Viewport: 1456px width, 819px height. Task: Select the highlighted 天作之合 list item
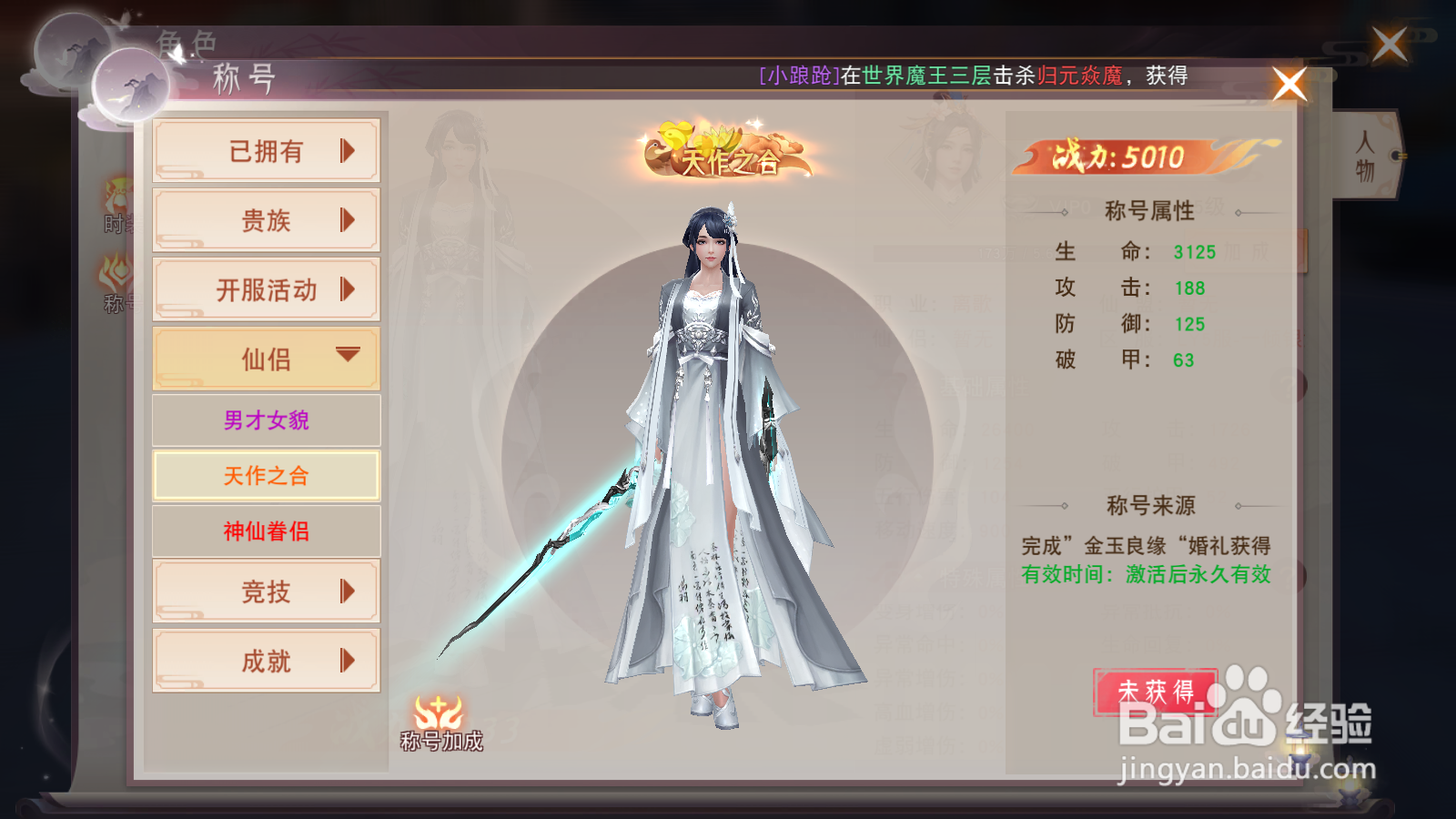pyautogui.click(x=266, y=475)
